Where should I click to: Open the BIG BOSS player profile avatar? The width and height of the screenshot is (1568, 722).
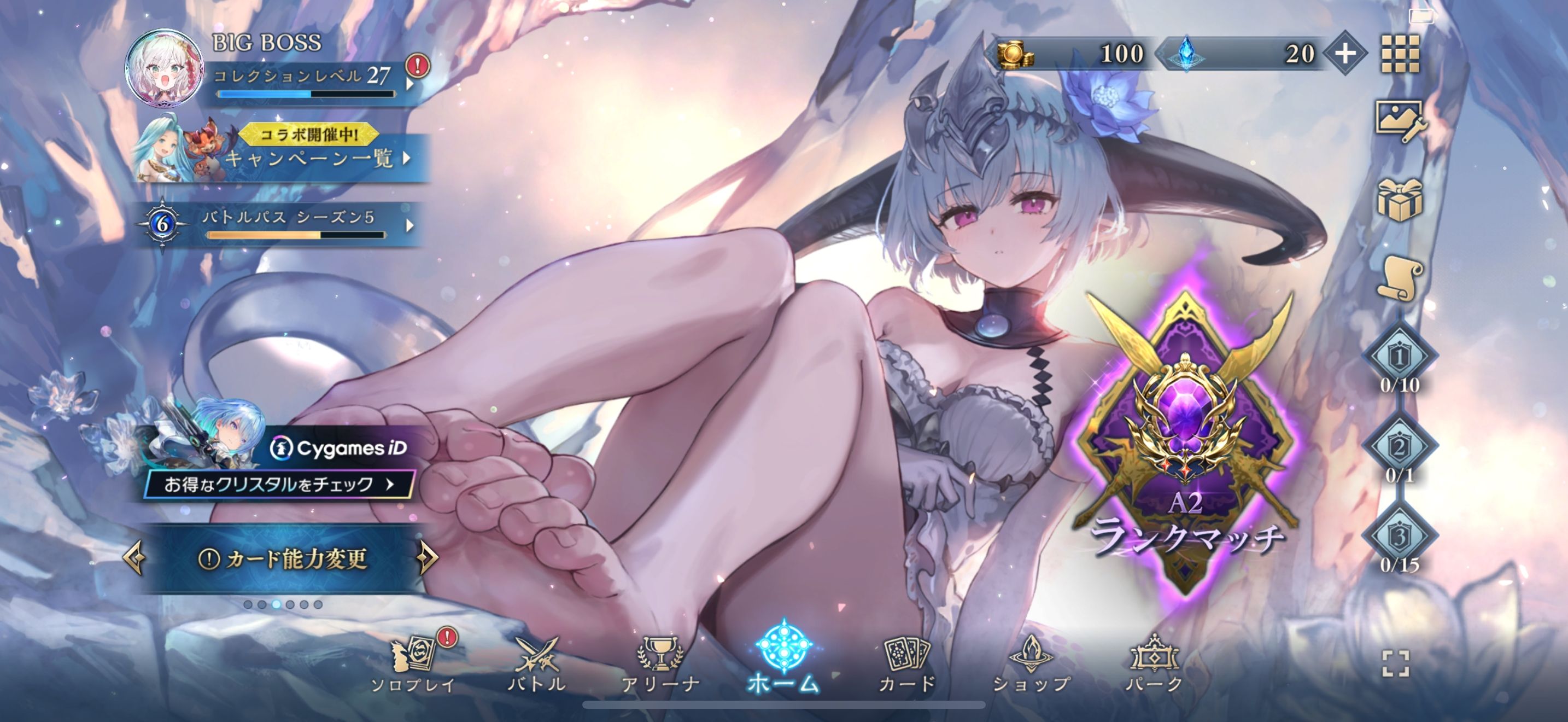163,69
